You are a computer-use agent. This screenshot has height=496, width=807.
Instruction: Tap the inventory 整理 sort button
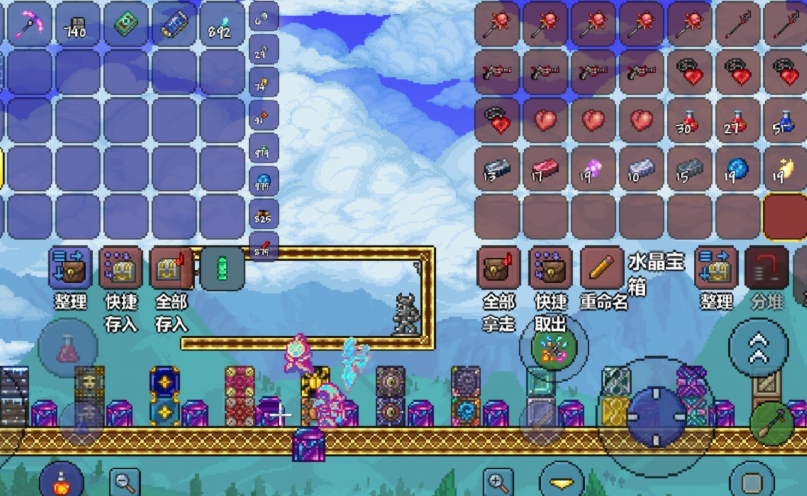click(x=71, y=269)
